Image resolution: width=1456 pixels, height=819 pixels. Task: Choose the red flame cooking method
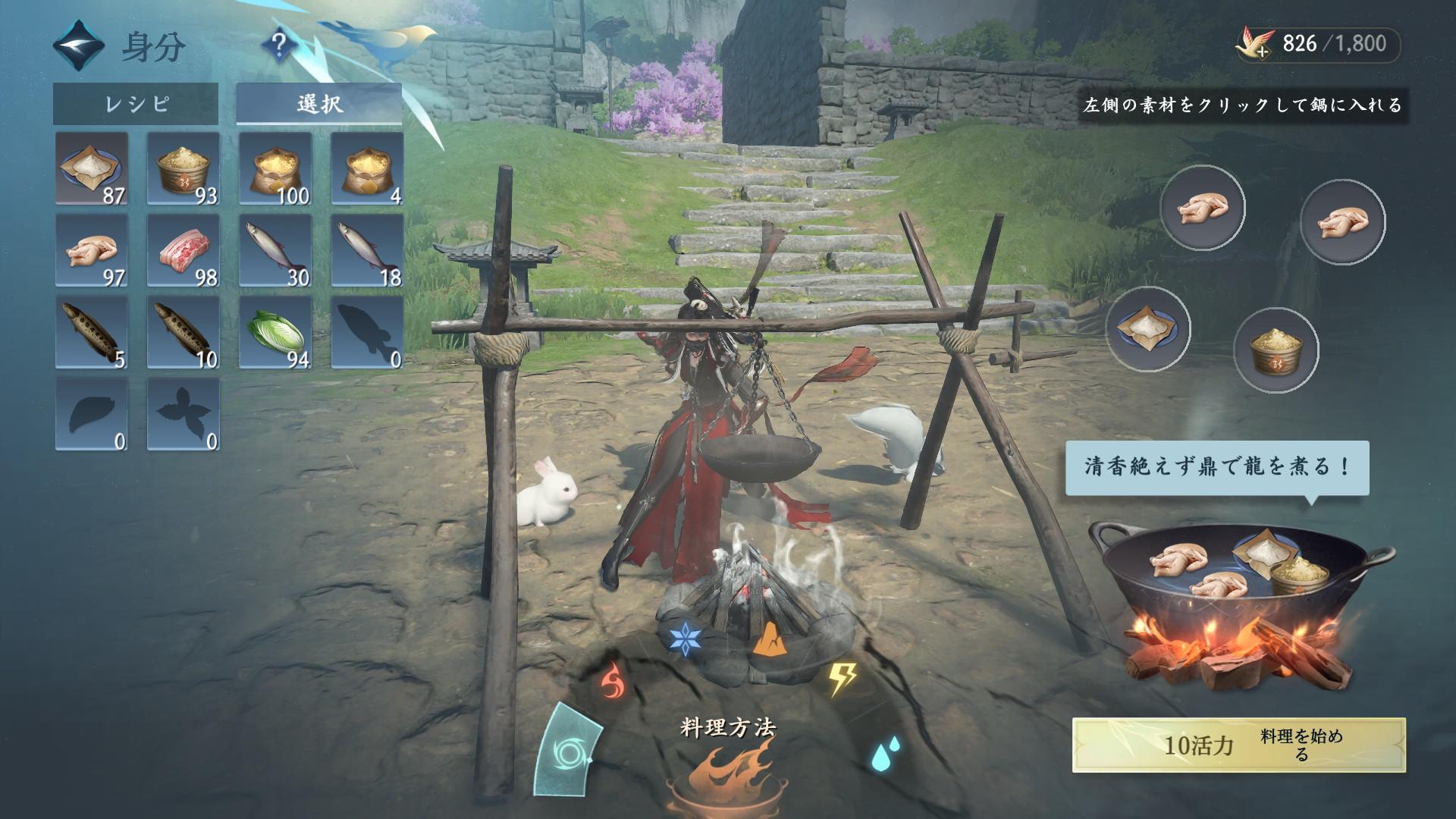click(610, 680)
